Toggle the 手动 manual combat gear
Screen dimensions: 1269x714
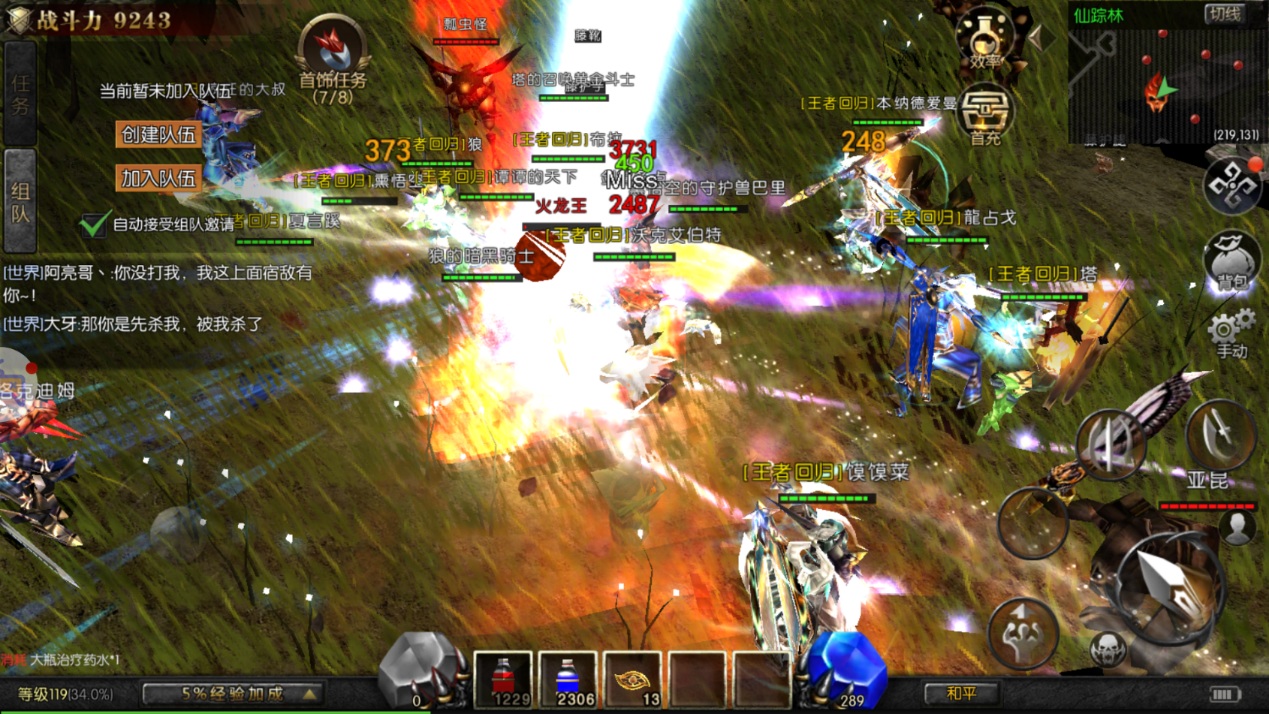(x=1231, y=332)
